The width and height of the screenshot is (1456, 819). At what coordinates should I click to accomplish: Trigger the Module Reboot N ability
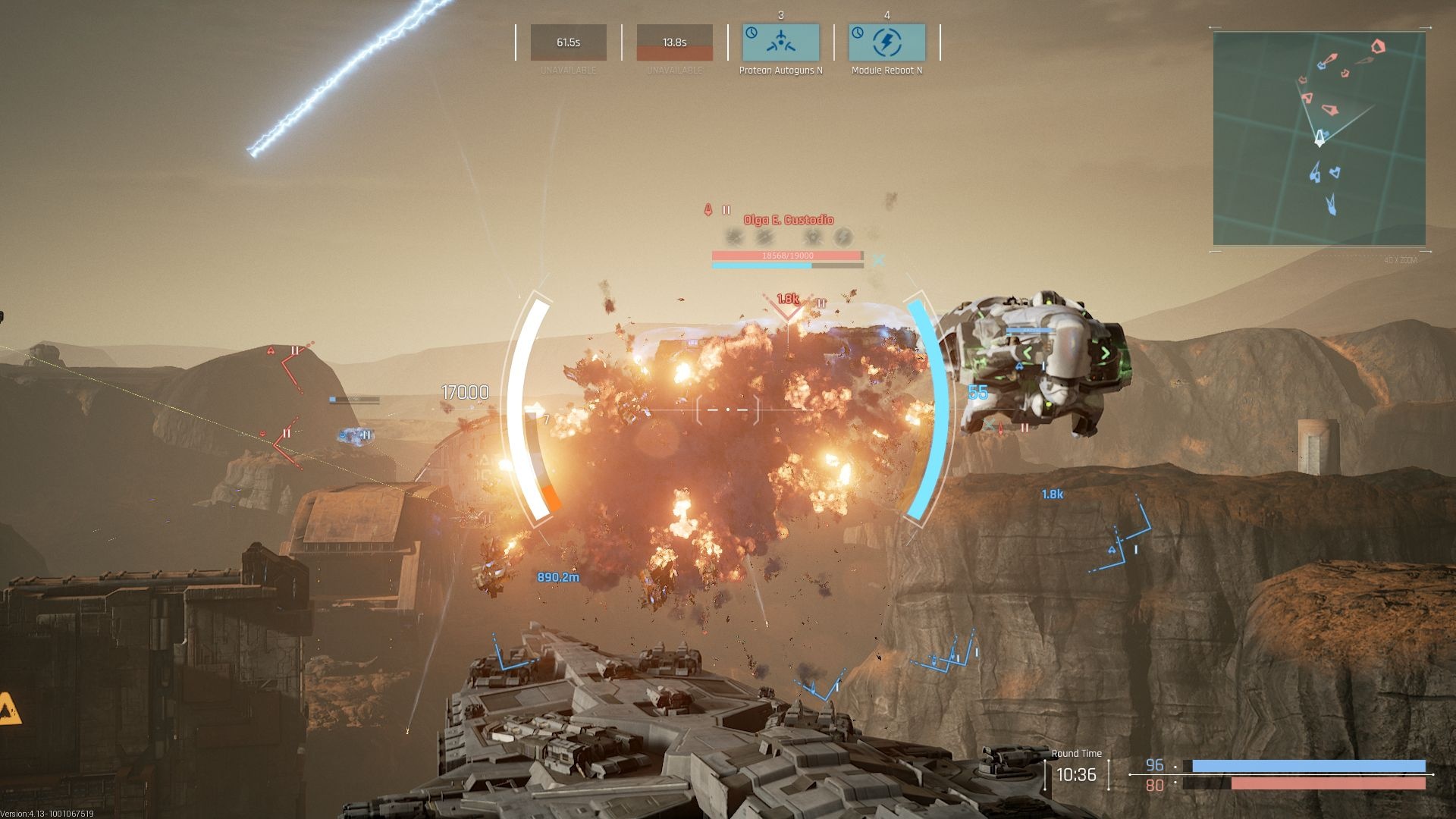tap(887, 44)
